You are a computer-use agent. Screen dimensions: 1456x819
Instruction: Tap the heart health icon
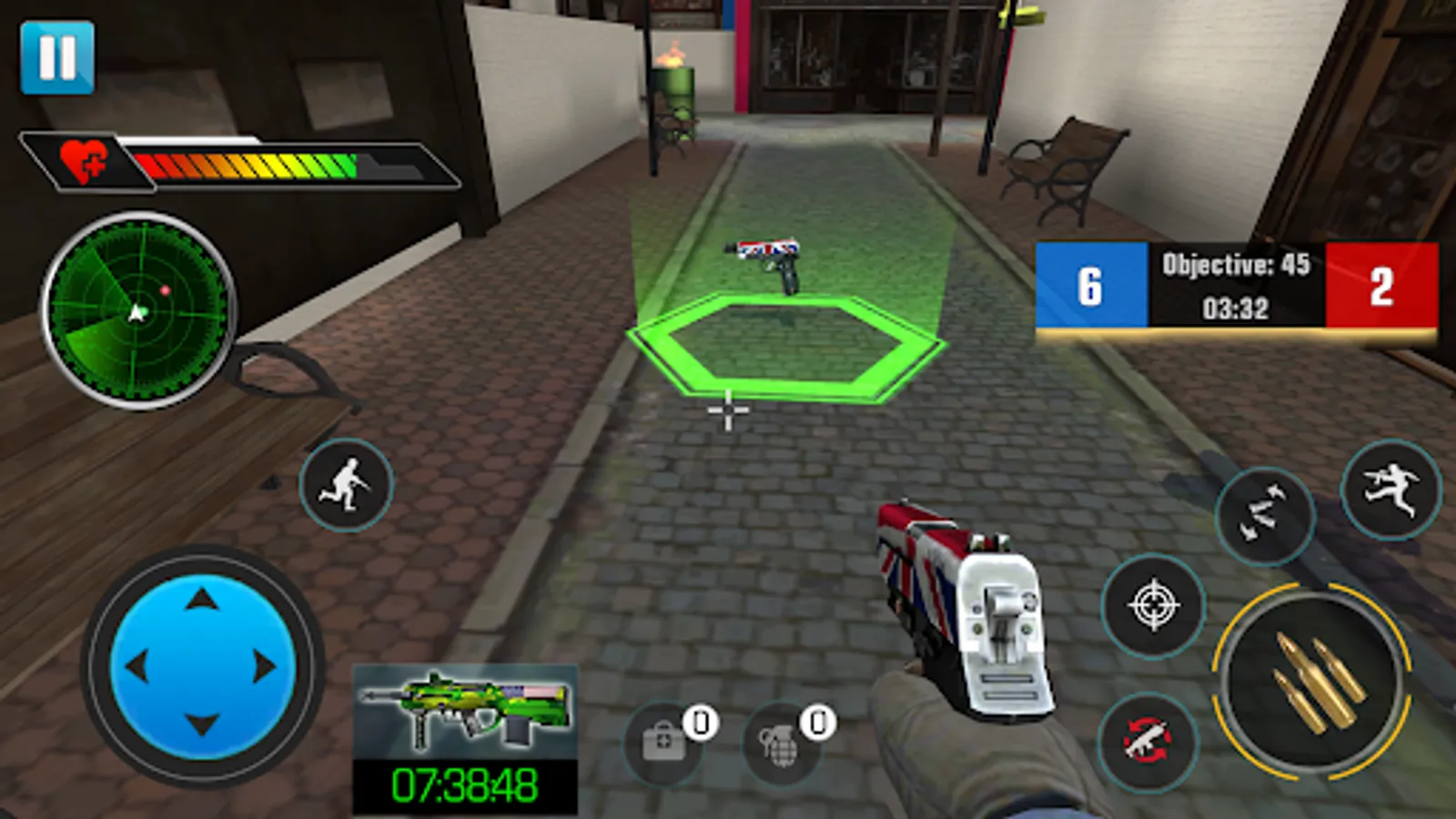pos(85,162)
